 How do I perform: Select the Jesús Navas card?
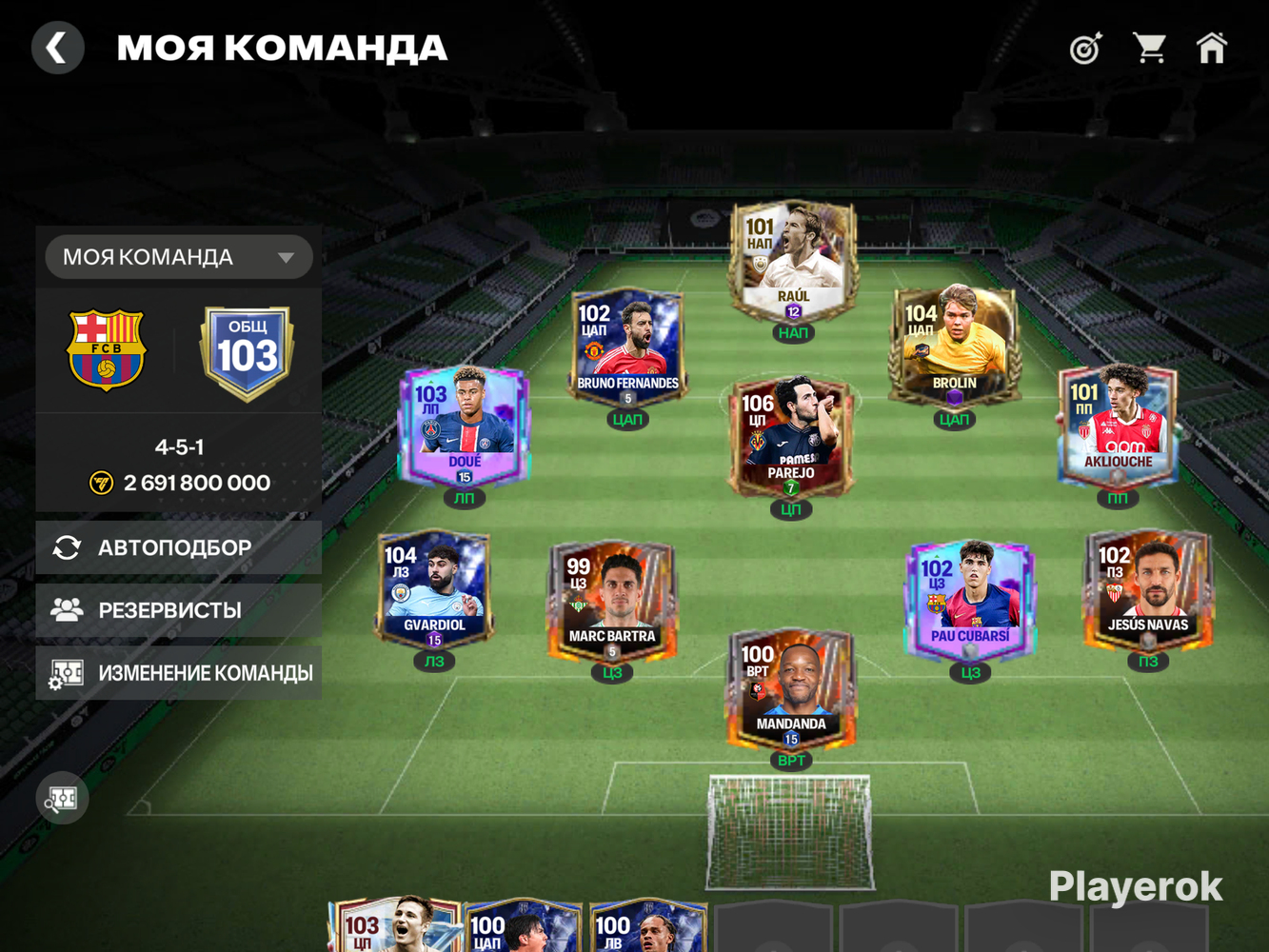point(1148,589)
